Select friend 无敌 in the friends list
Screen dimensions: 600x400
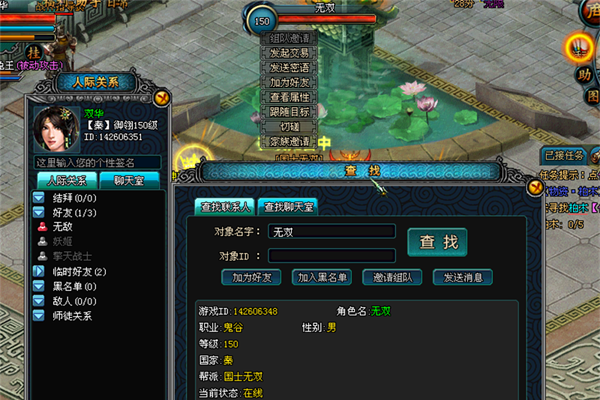(x=63, y=227)
